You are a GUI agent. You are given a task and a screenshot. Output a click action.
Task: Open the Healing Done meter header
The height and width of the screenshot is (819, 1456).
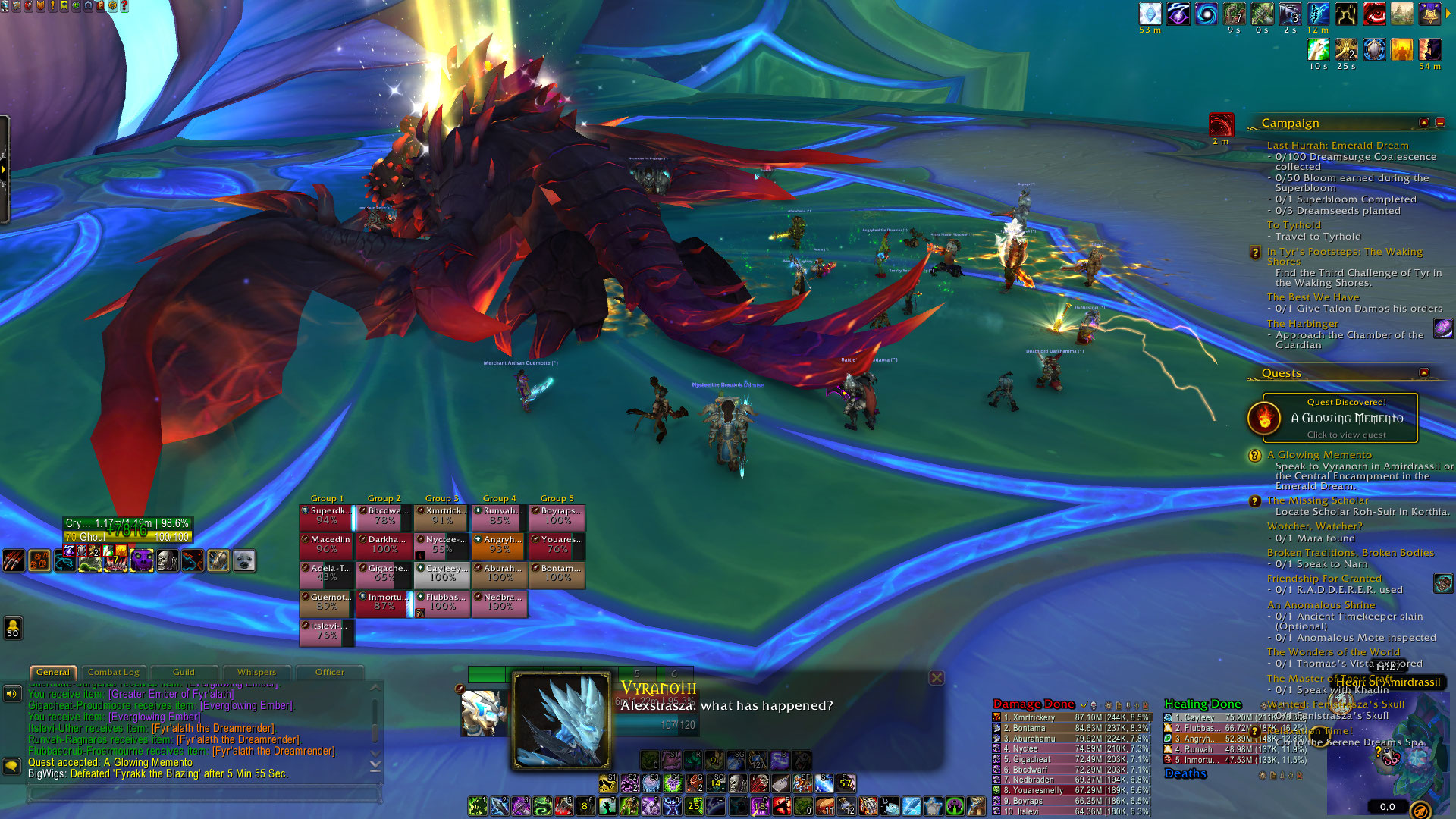pos(1203,704)
